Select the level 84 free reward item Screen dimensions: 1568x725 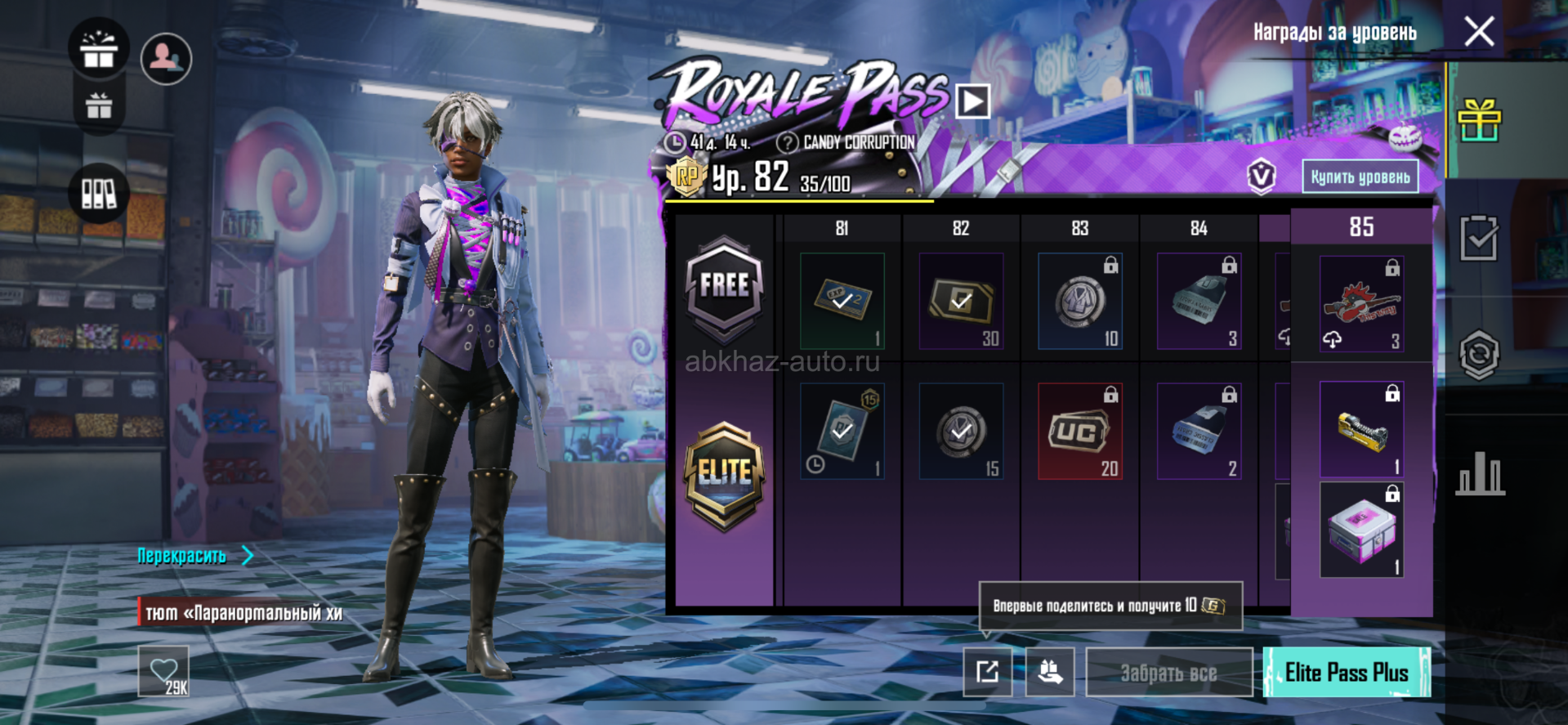point(1199,302)
